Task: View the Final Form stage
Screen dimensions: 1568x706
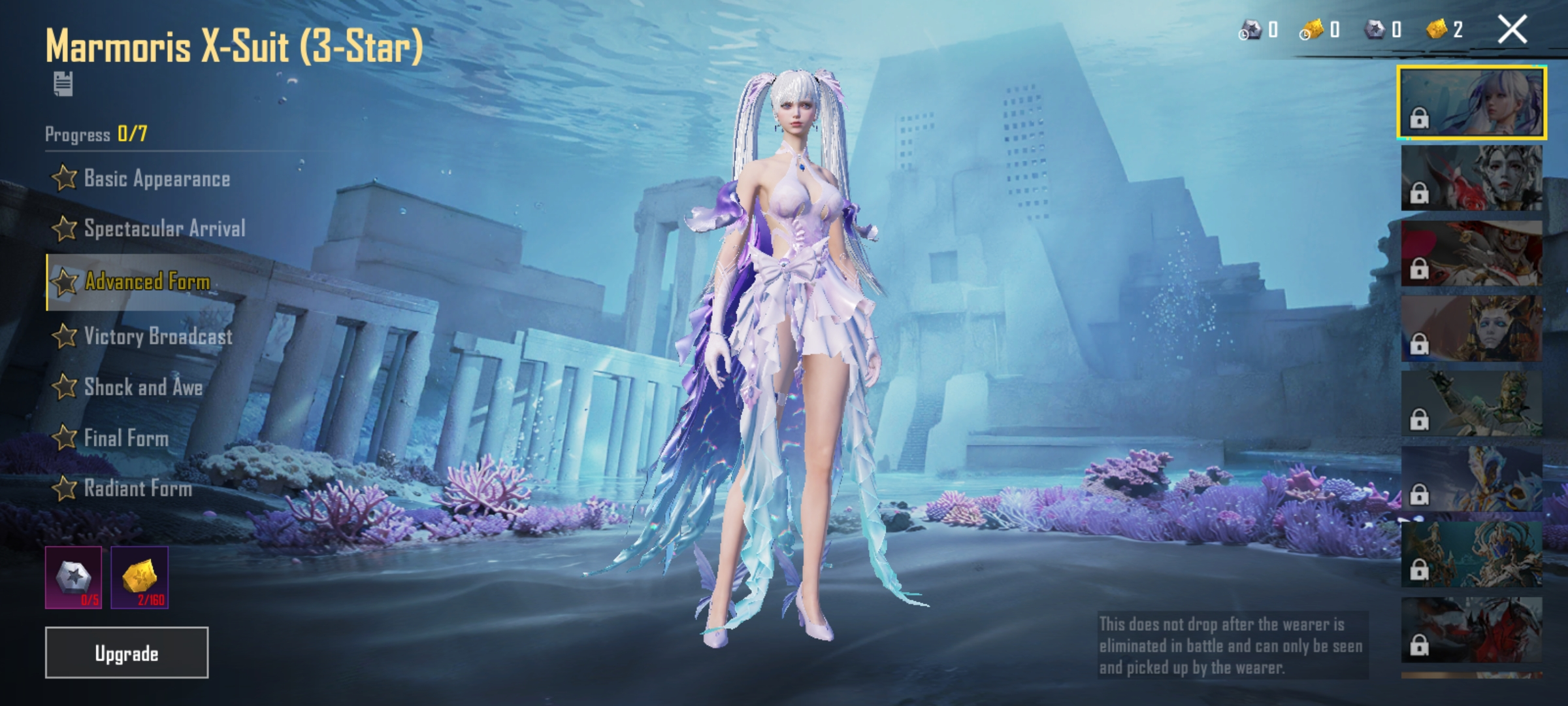Action: 125,438
